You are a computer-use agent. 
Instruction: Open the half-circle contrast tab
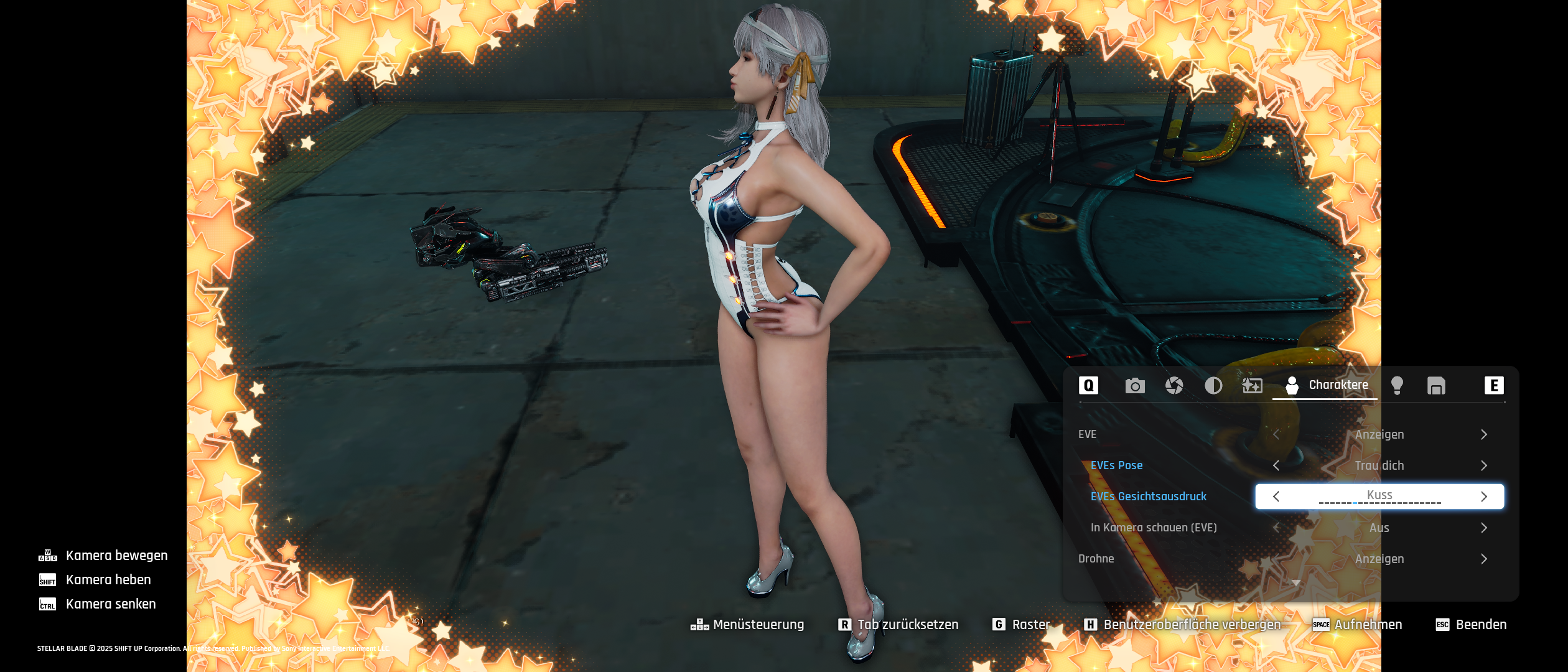point(1213,386)
